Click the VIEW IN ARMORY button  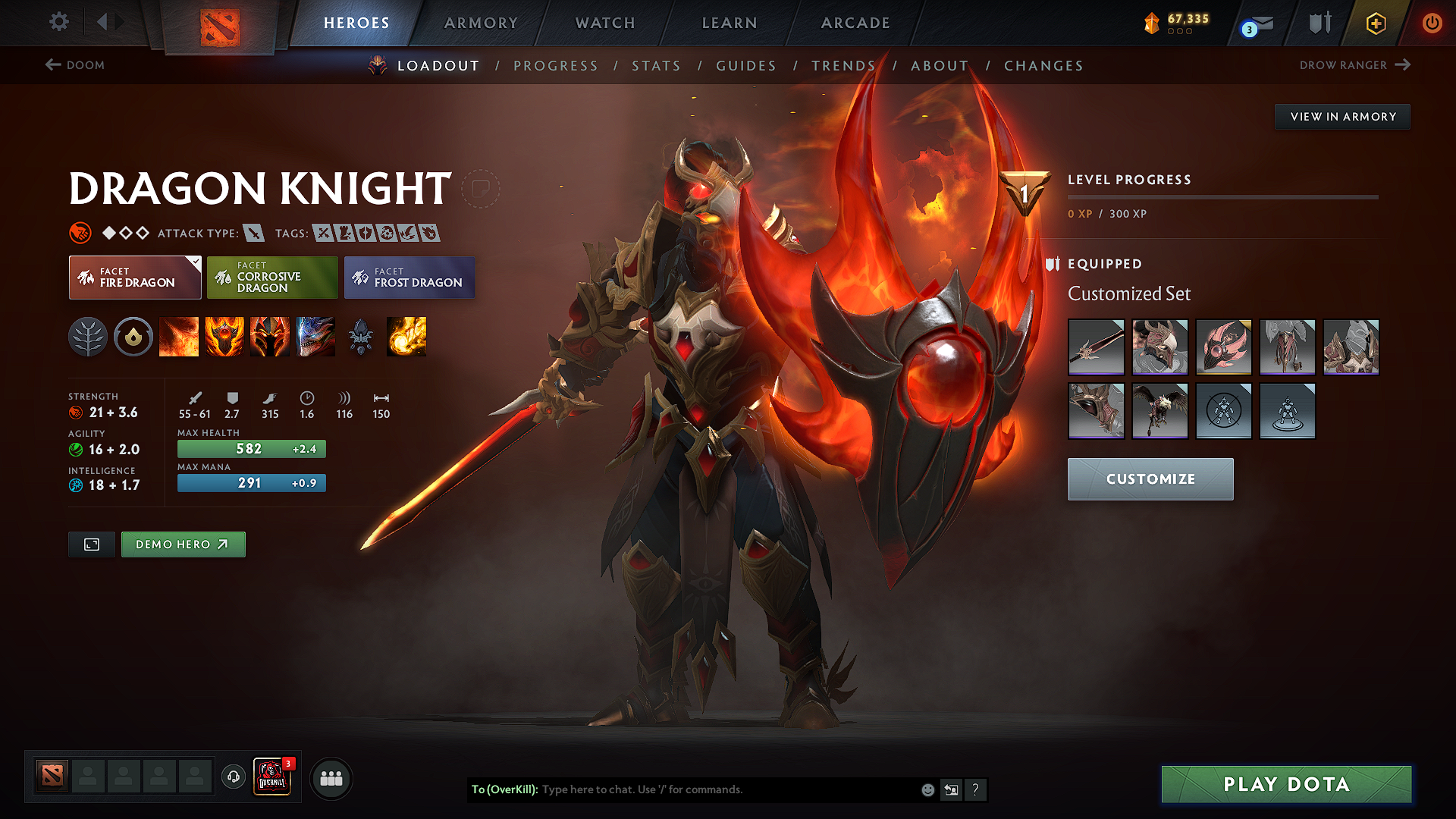coord(1341,116)
